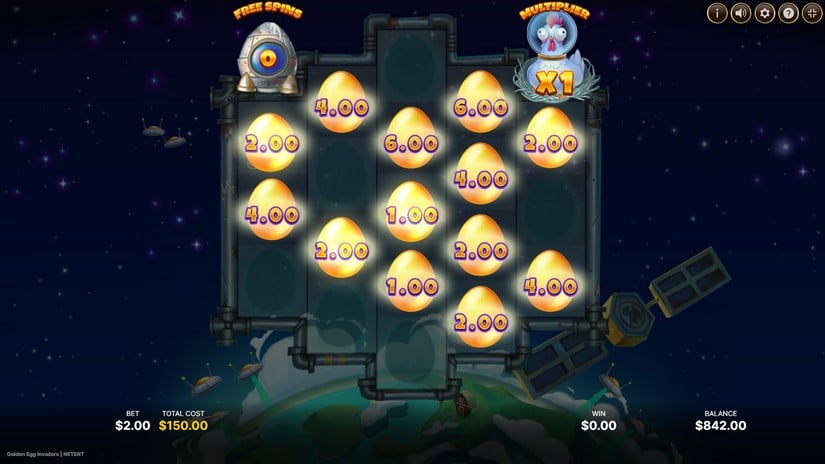825x464 pixels.
Task: Toggle the sound speaker button
Action: [x=741, y=13]
